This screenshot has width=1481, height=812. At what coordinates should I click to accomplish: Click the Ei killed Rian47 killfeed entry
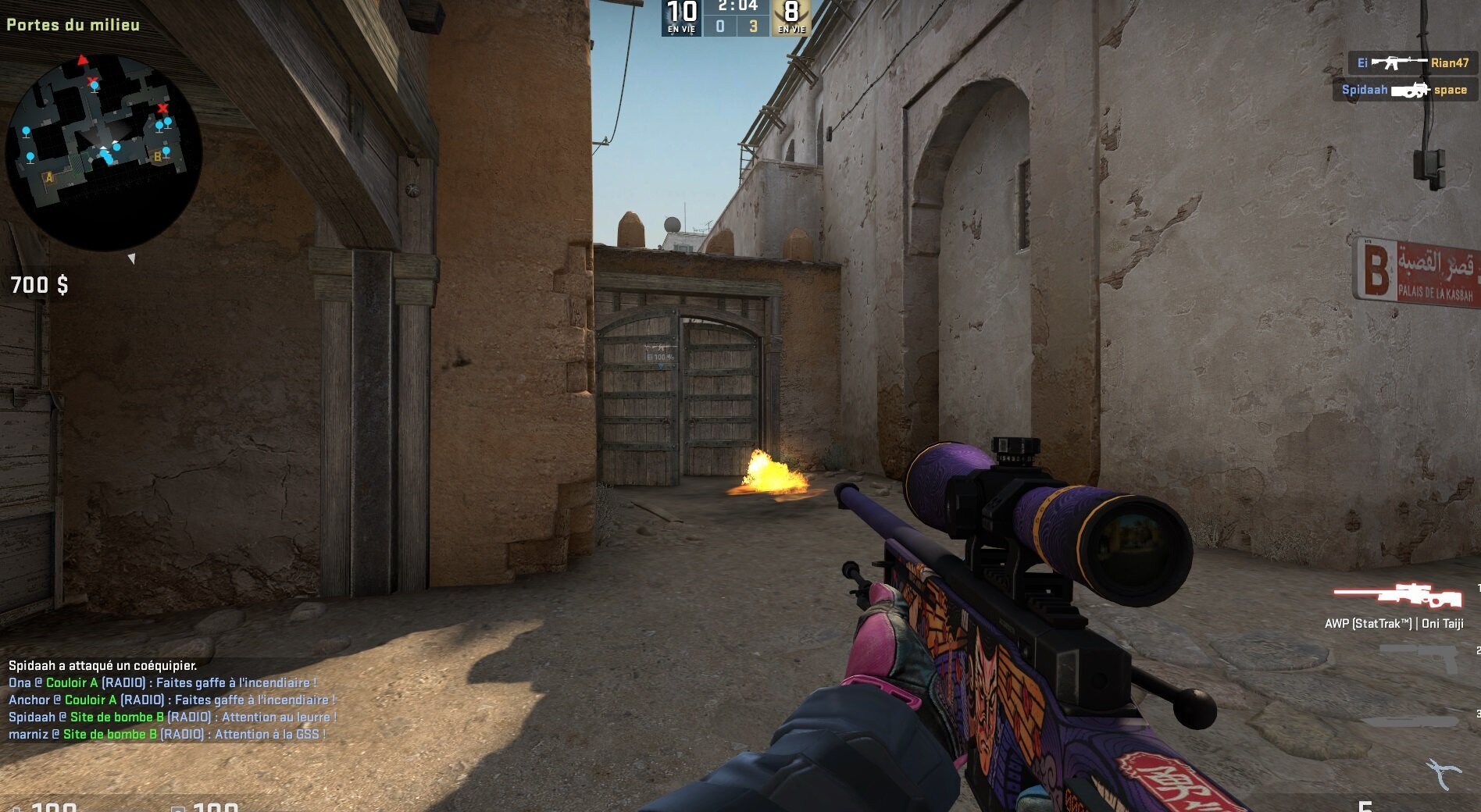1412,63
